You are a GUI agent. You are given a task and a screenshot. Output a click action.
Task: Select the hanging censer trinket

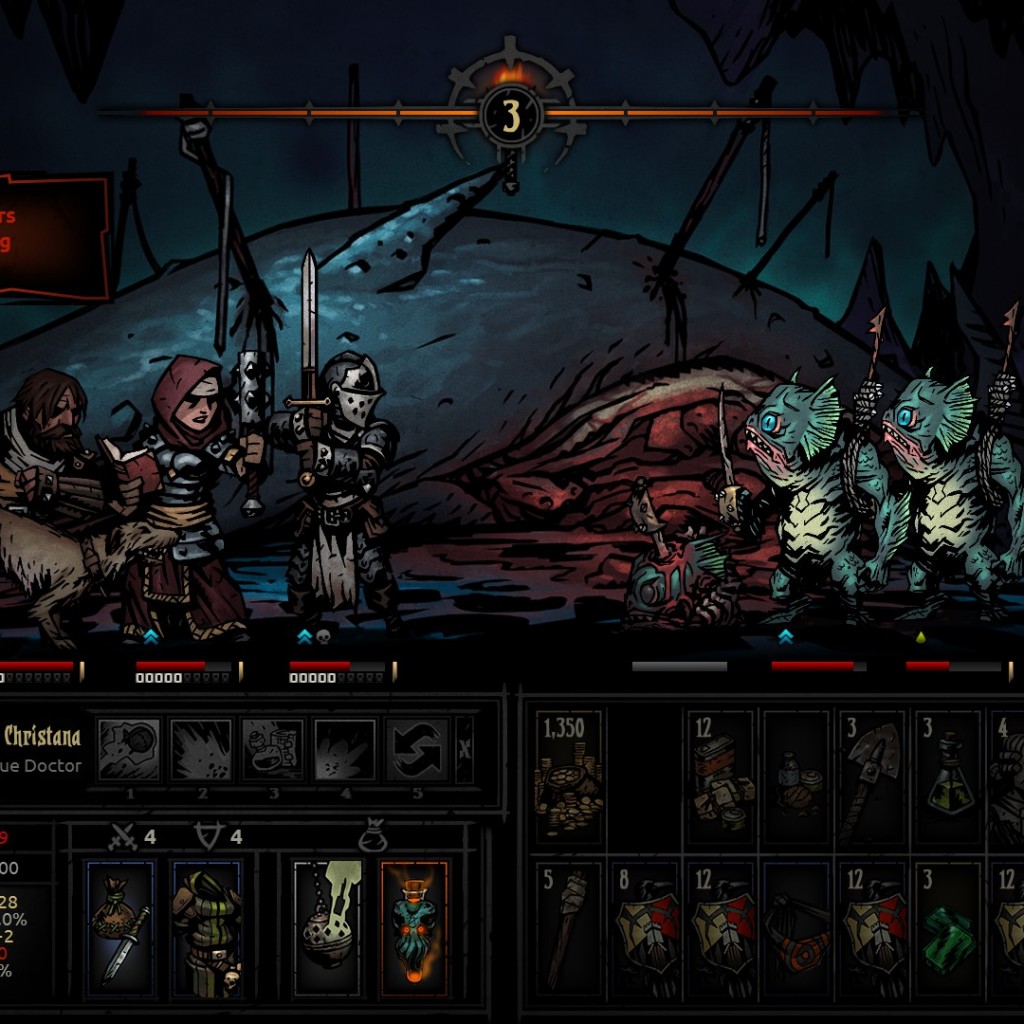[327, 929]
